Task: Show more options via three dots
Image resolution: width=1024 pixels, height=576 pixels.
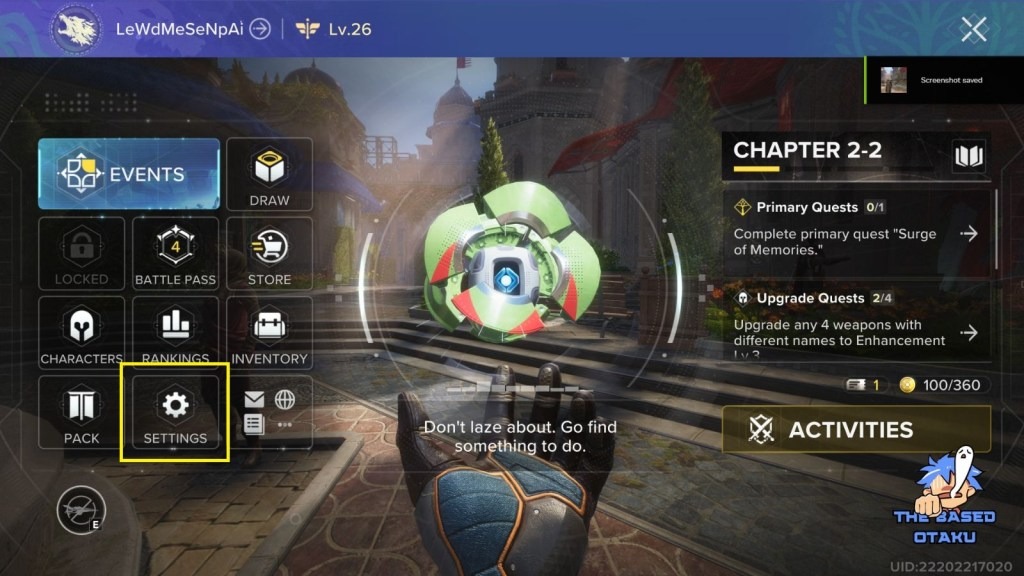Action: point(285,424)
